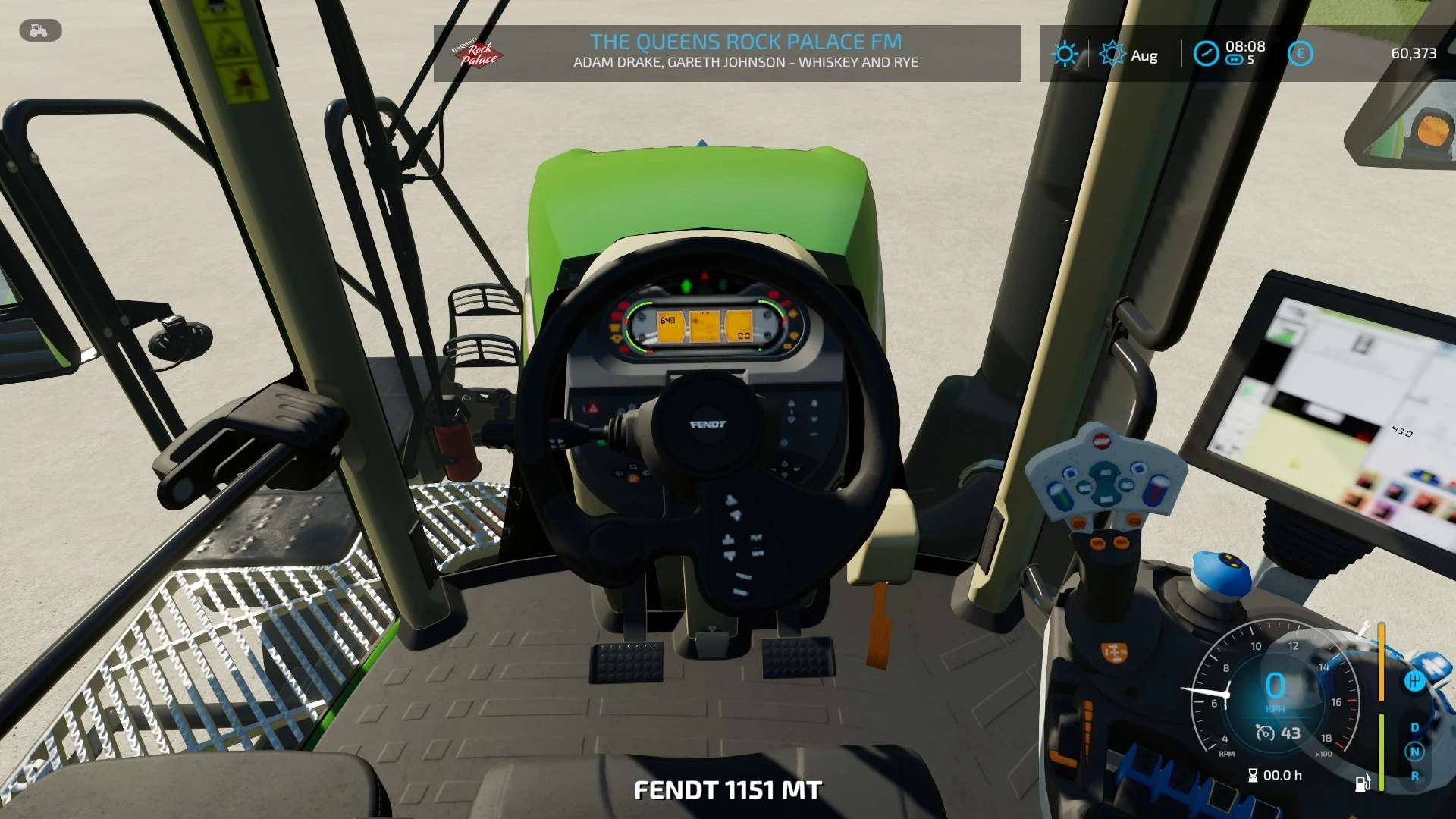
Task: Open the sunny weather icon
Action: click(1065, 54)
